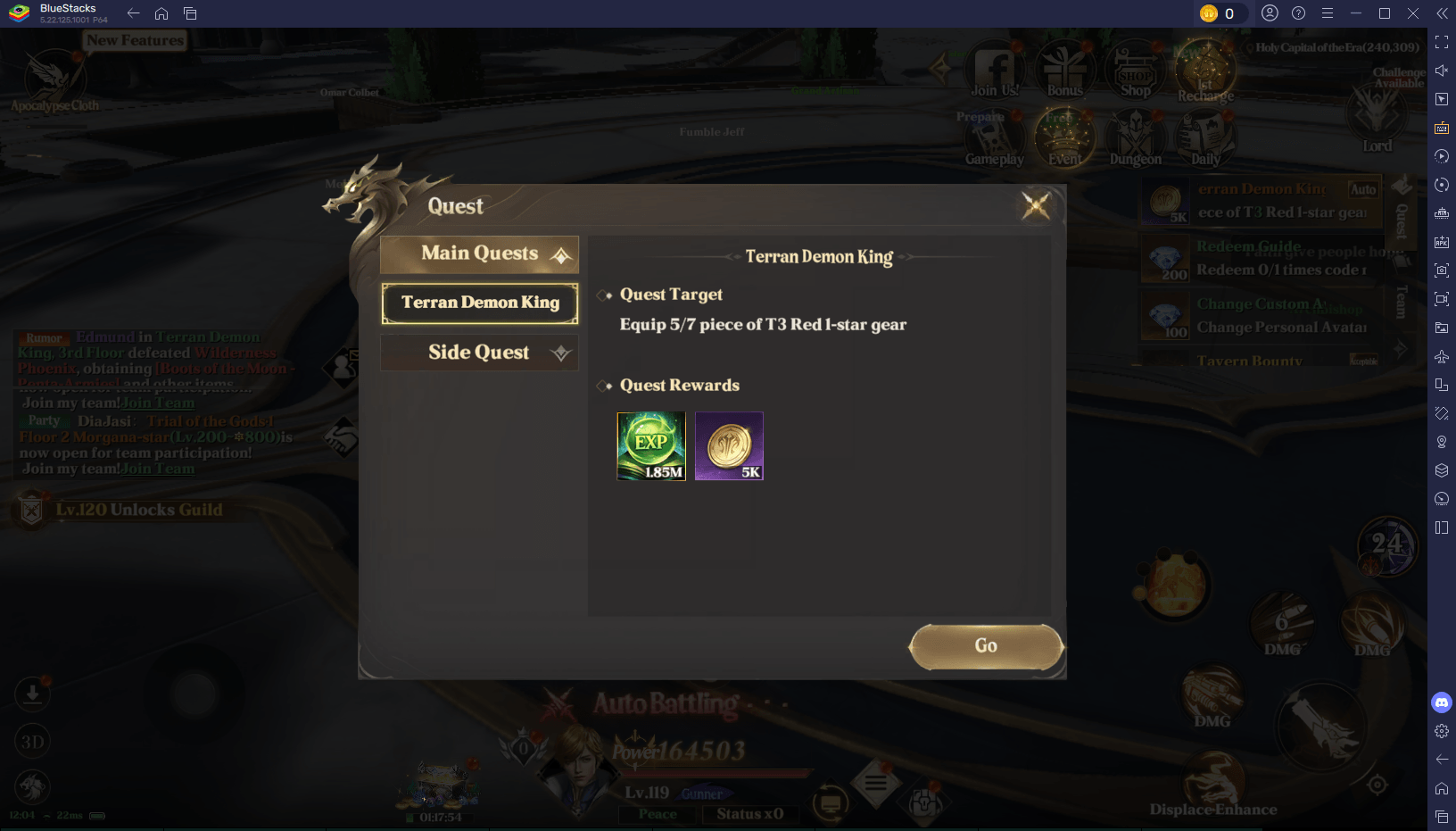Viewport: 1456px width, 831px height.
Task: Hit the Go button to start quest
Action: [x=986, y=646]
